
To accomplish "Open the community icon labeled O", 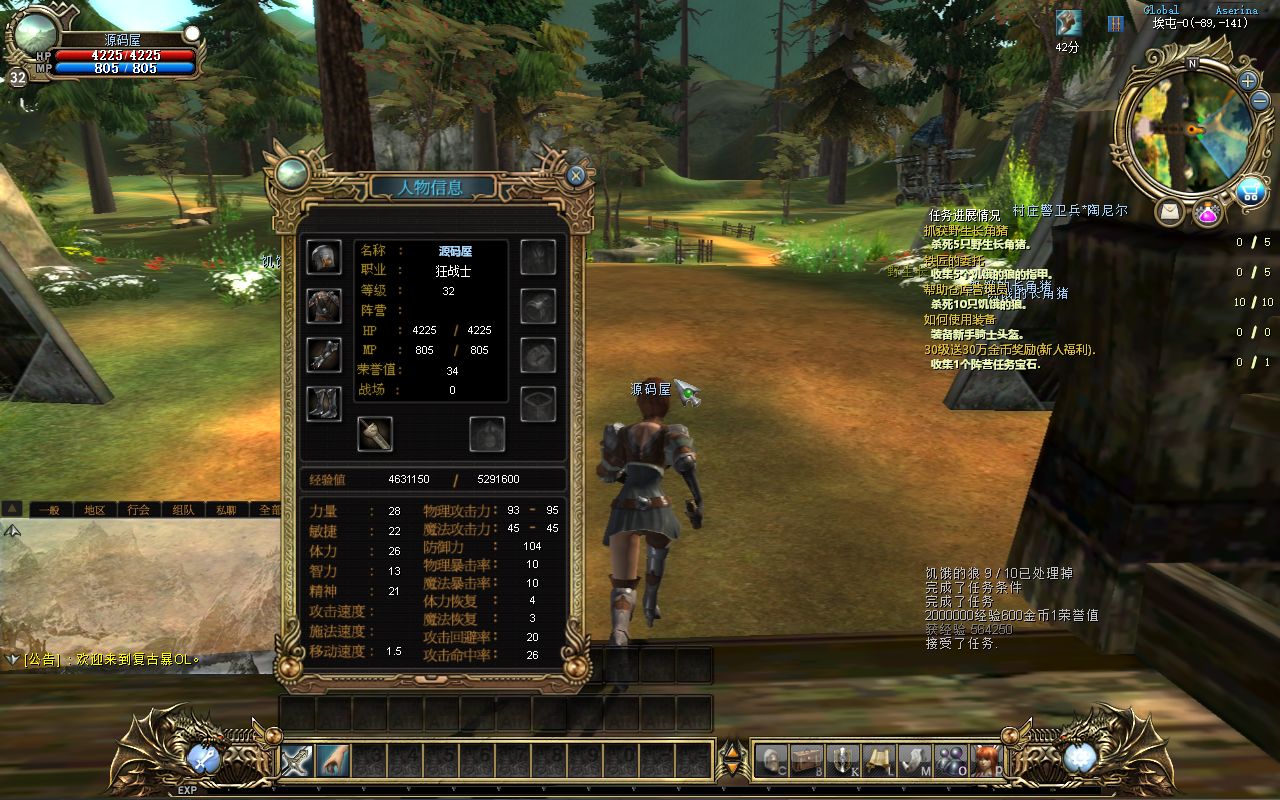I will coord(950,758).
